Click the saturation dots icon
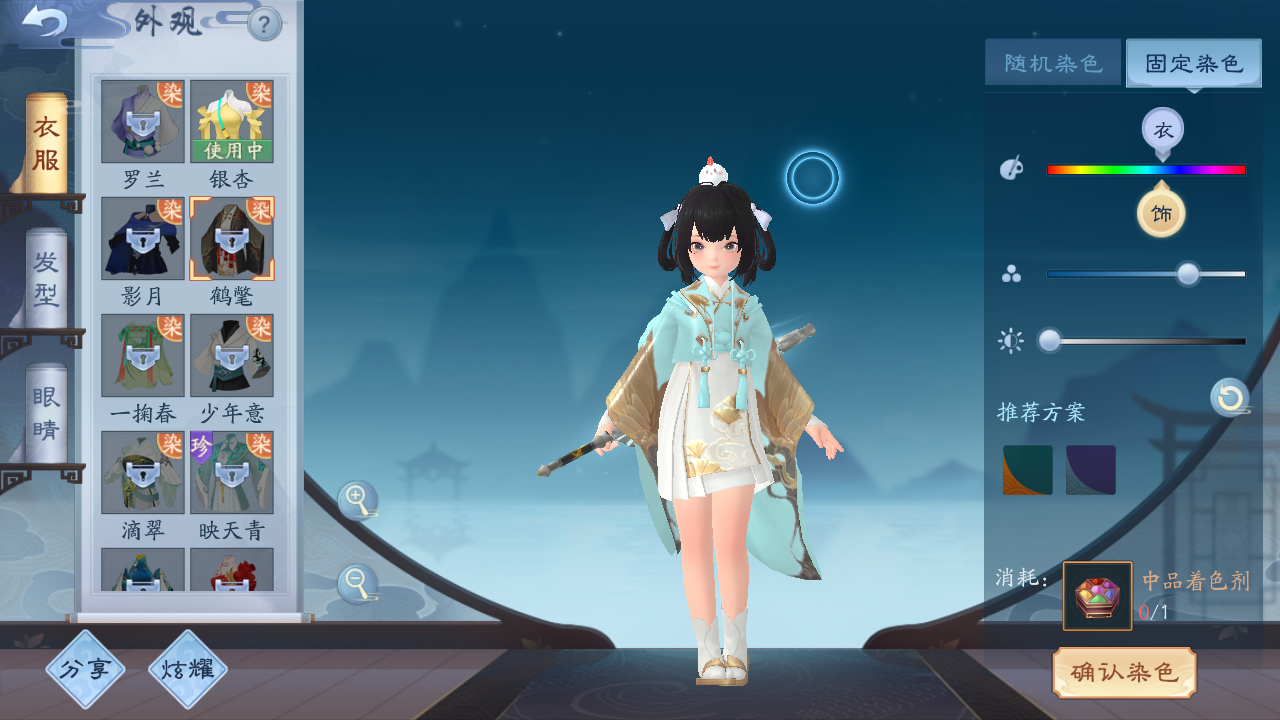This screenshot has width=1280, height=720. pyautogui.click(x=1011, y=271)
